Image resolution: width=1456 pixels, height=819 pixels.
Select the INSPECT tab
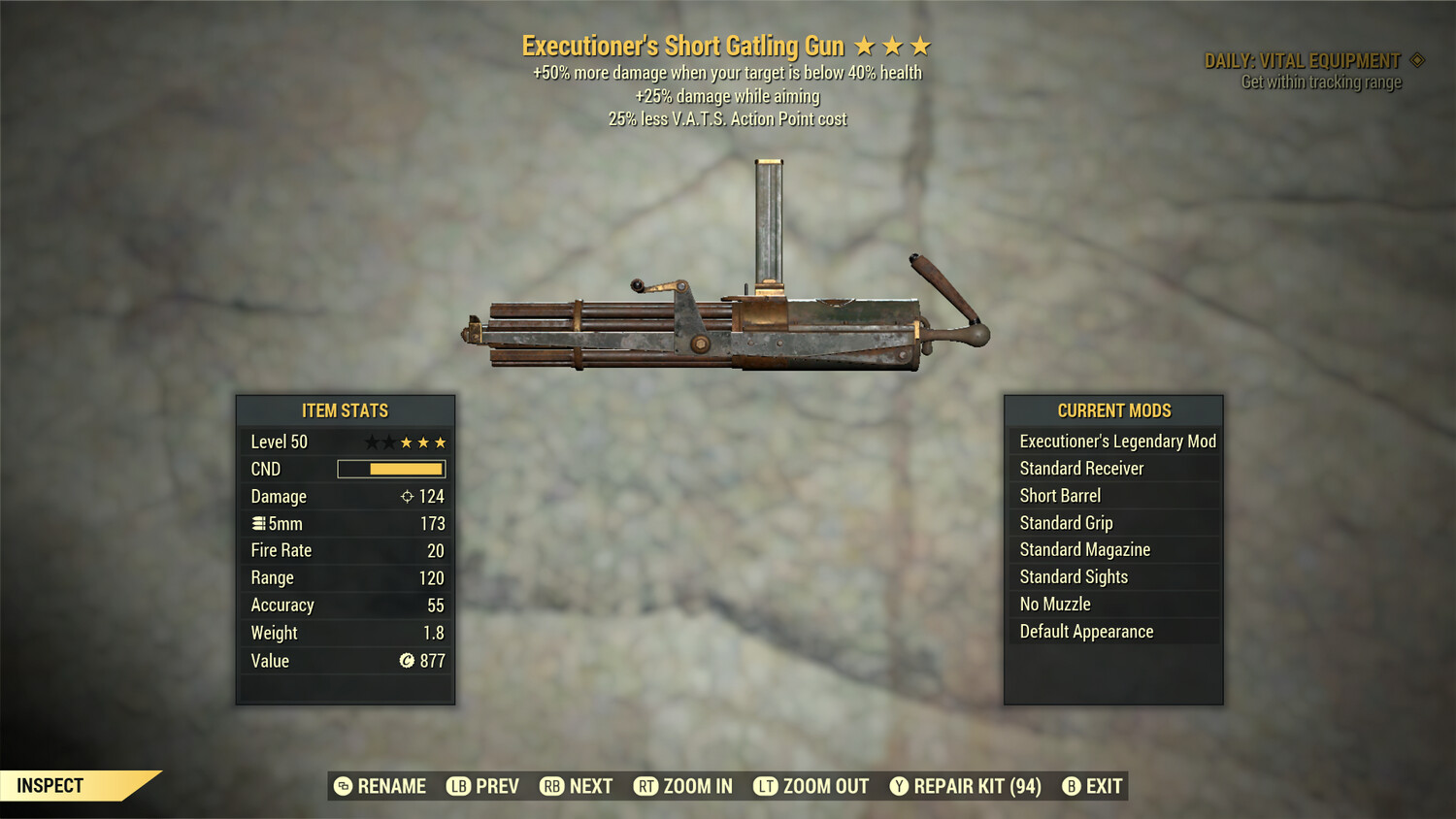[50, 785]
